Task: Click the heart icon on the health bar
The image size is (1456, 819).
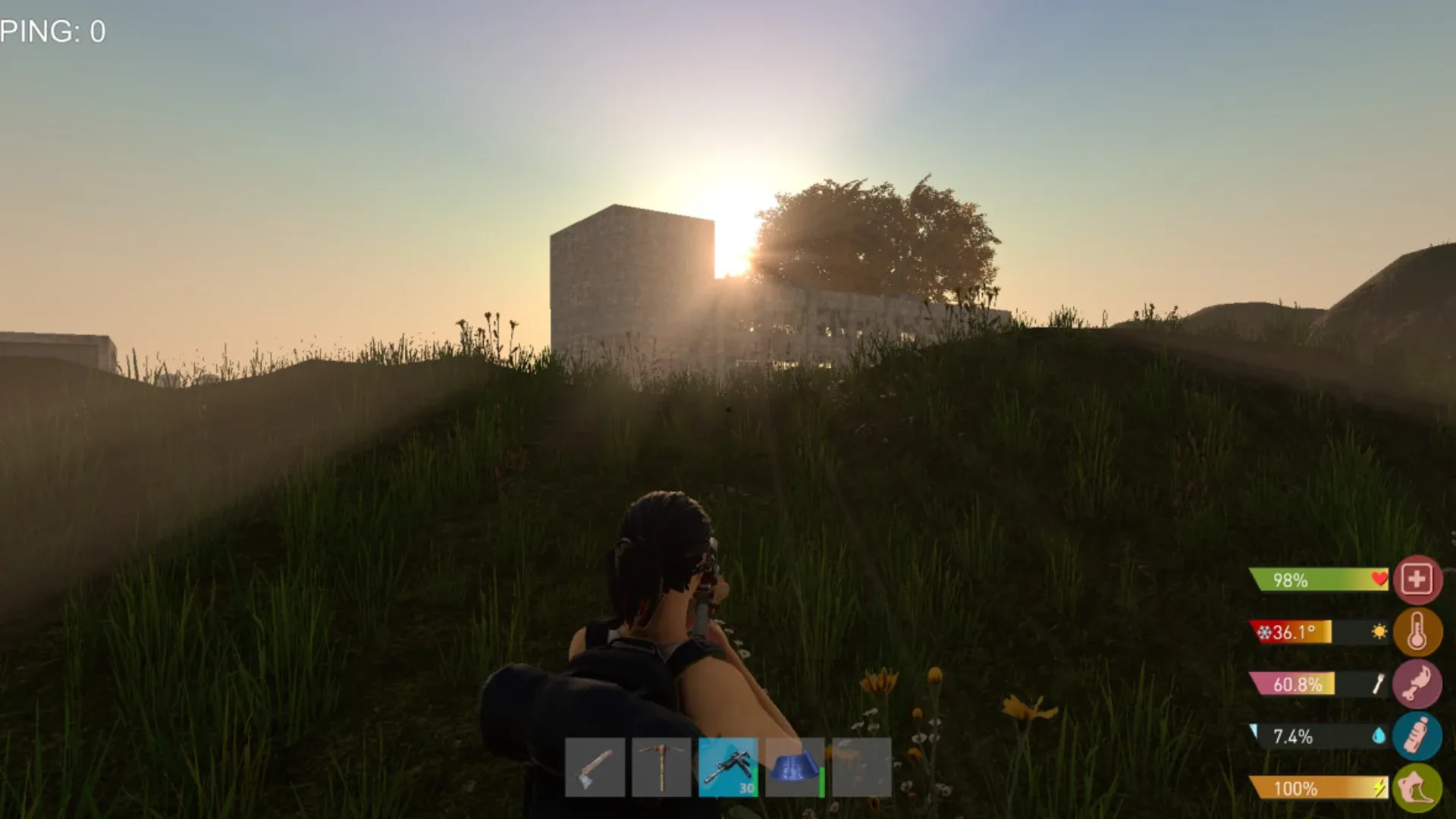Action: pos(1378,579)
